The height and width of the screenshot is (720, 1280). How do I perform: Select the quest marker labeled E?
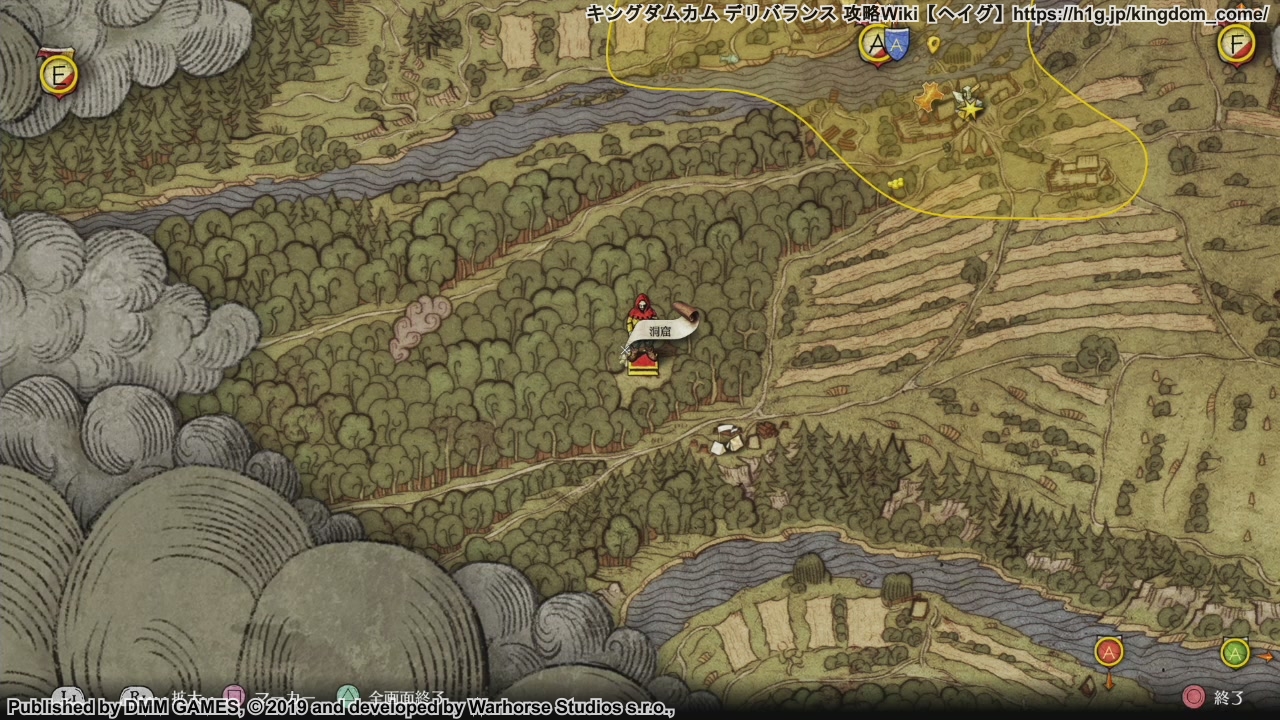pos(59,75)
